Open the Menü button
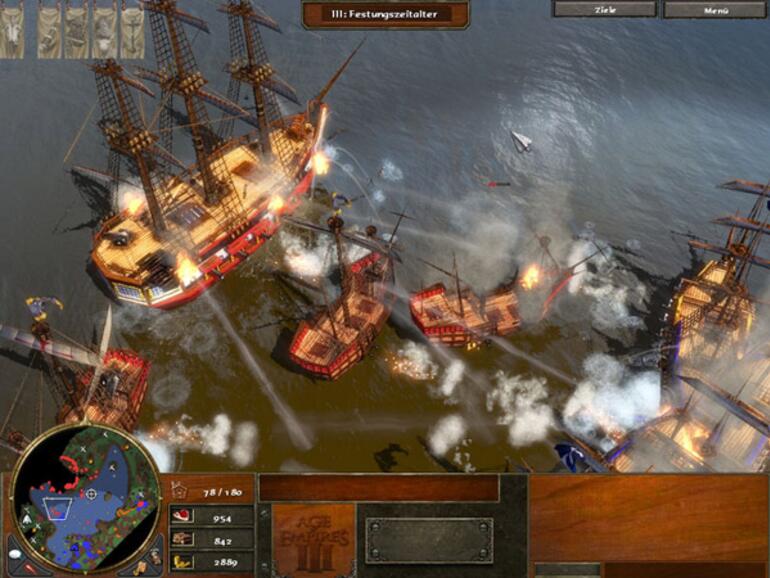 (x=716, y=10)
